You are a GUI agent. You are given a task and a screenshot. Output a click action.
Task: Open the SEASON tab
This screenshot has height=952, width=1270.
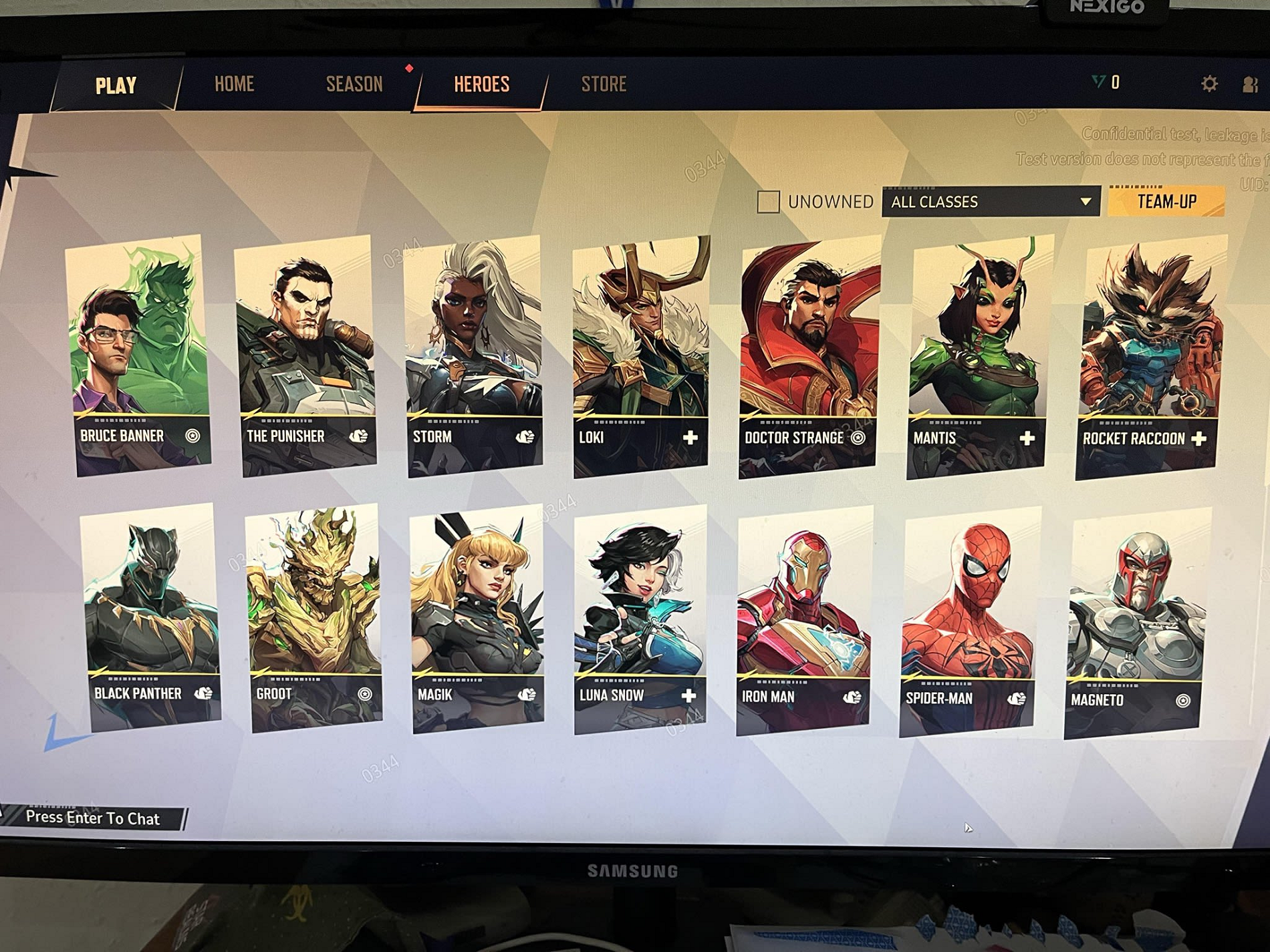coord(353,84)
